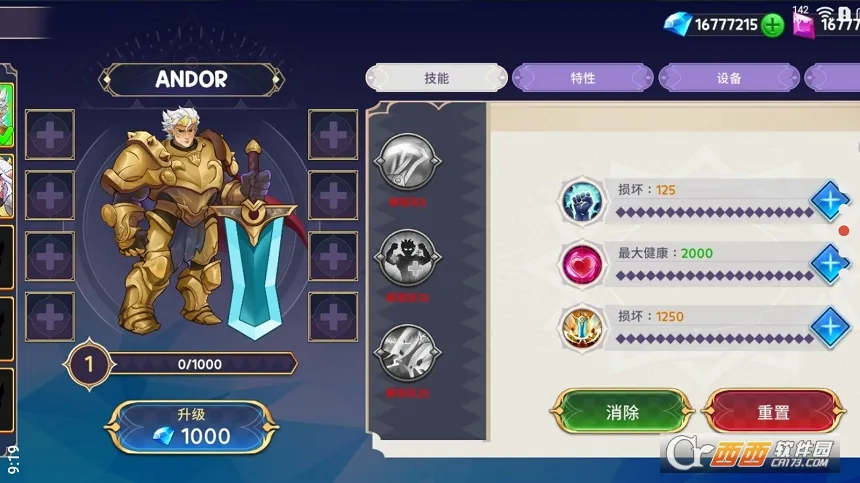Increase the 最大健康 2000 stat
Image resolution: width=860 pixels, height=483 pixels.
tap(828, 264)
